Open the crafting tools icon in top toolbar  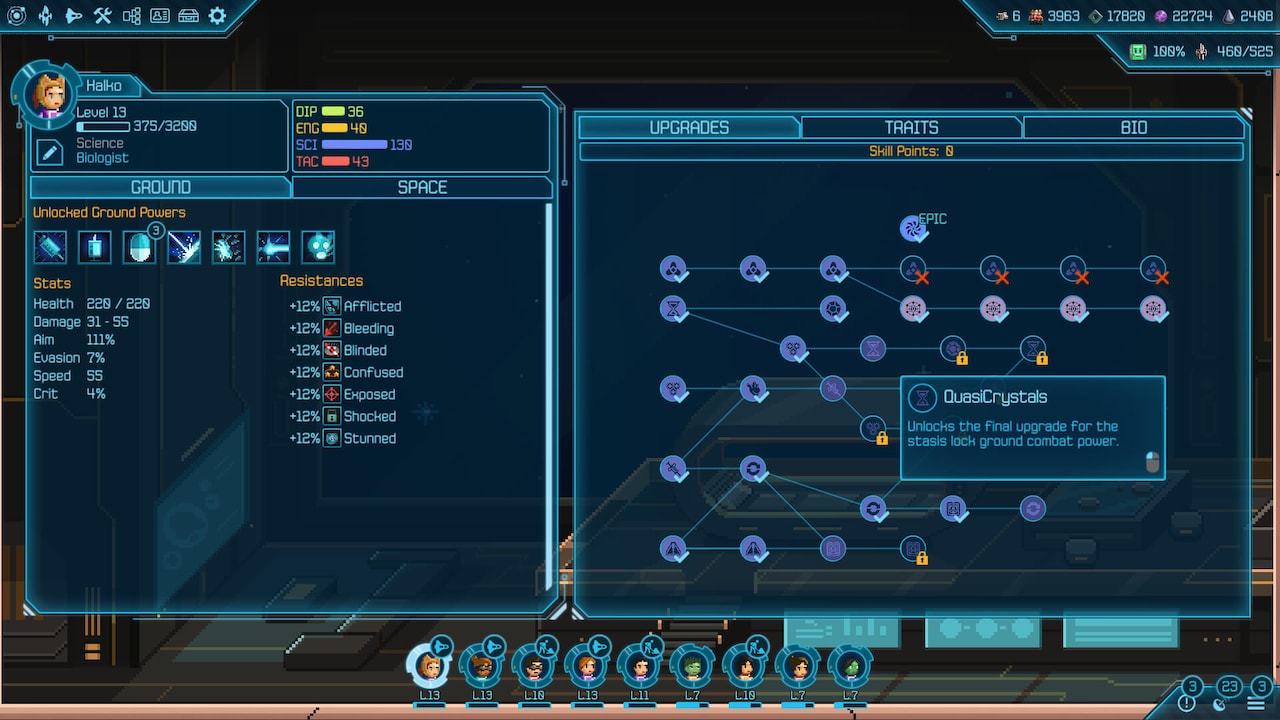pyautogui.click(x=102, y=16)
